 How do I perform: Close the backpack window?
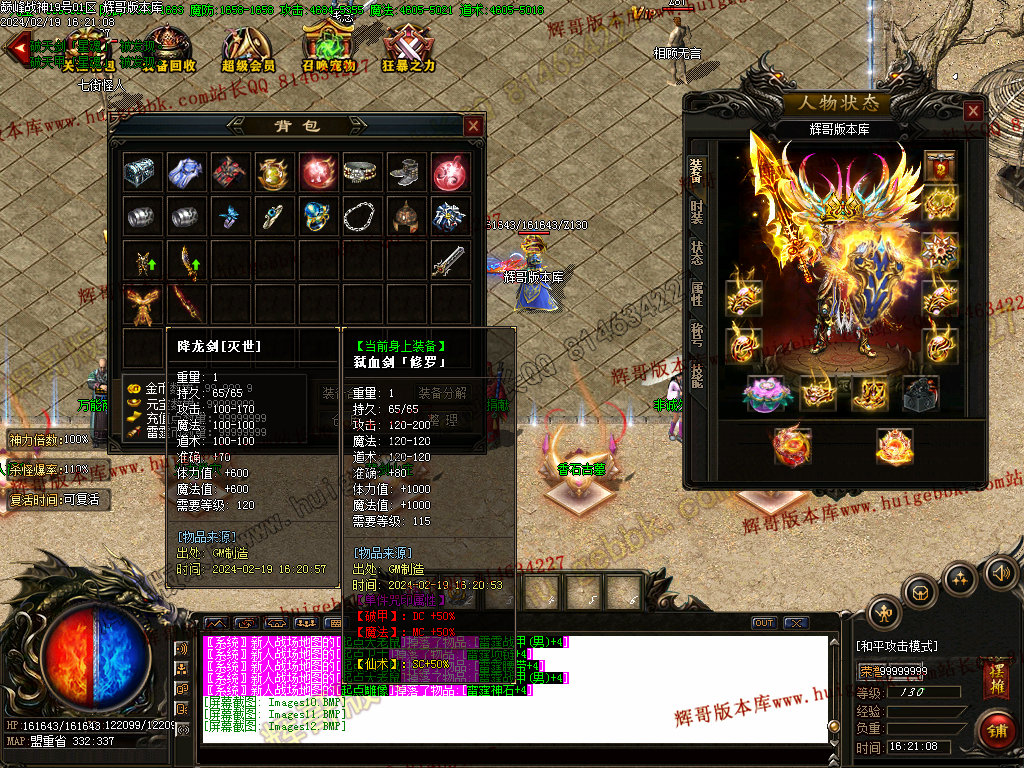point(473,126)
